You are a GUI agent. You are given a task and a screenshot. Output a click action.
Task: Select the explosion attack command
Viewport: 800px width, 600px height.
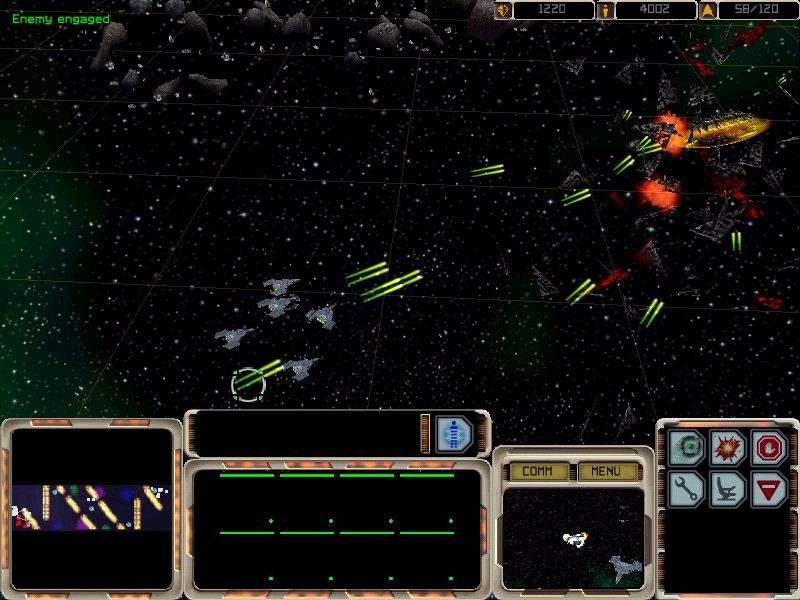(x=728, y=448)
